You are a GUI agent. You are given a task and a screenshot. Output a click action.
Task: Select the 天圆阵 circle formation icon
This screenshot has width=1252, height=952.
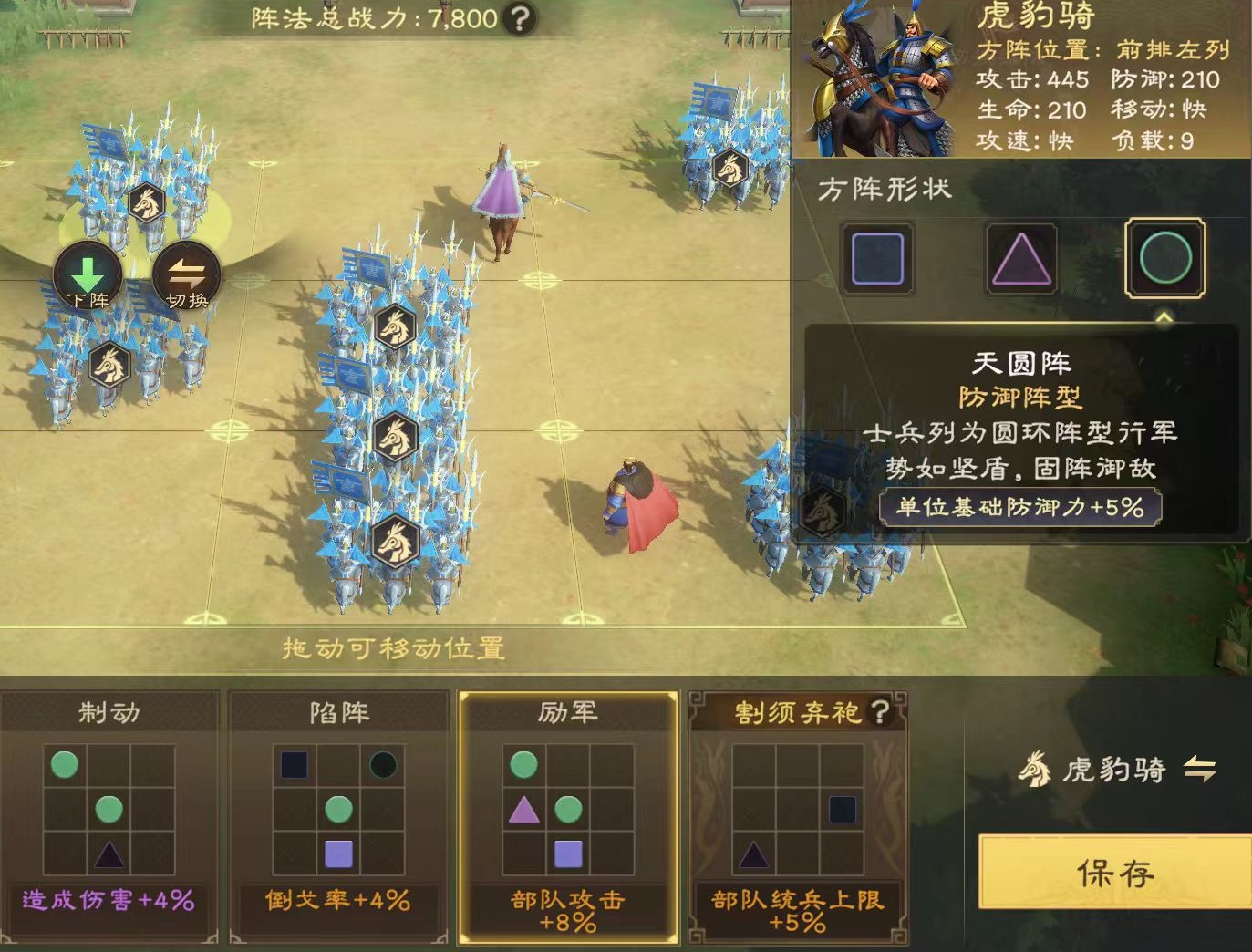click(x=1163, y=262)
